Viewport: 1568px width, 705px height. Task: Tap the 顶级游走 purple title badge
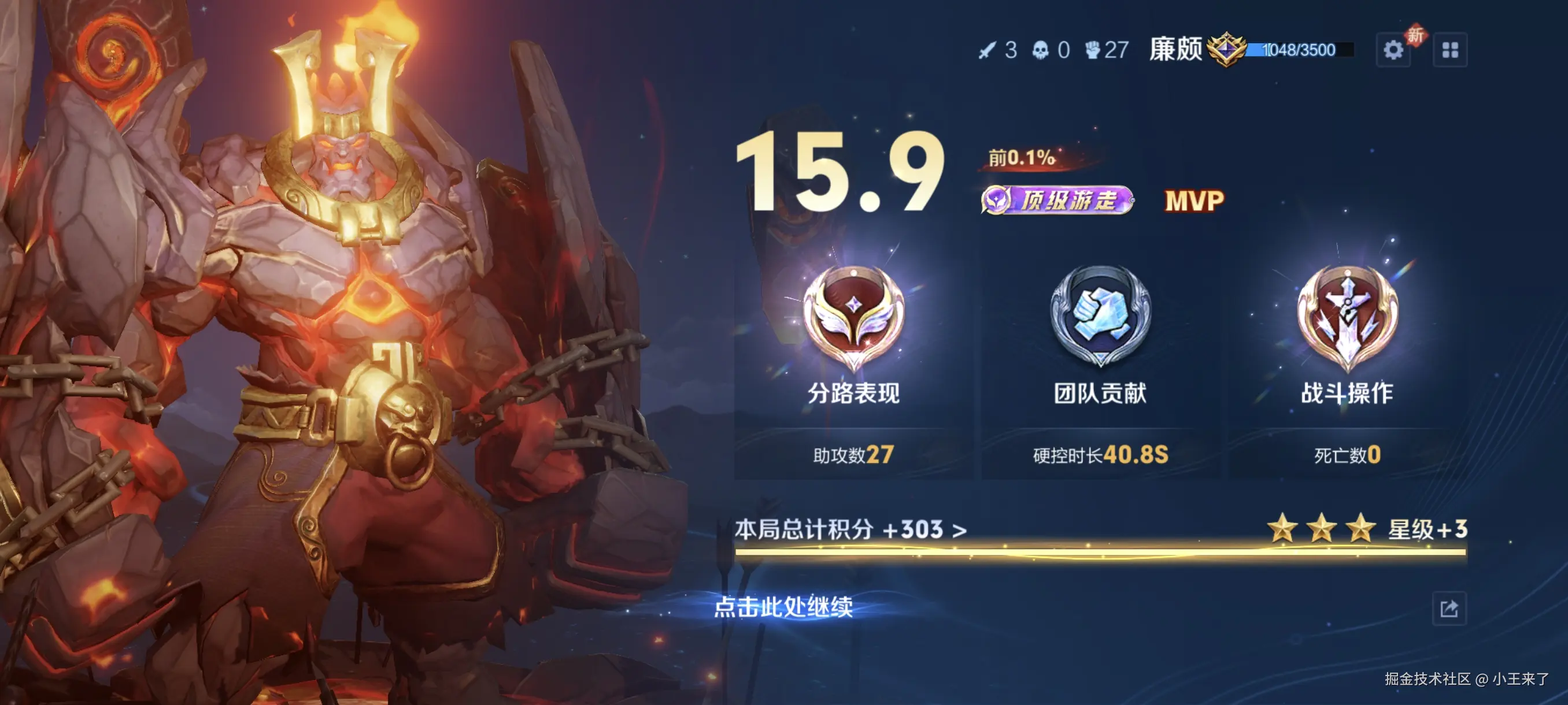1057,200
